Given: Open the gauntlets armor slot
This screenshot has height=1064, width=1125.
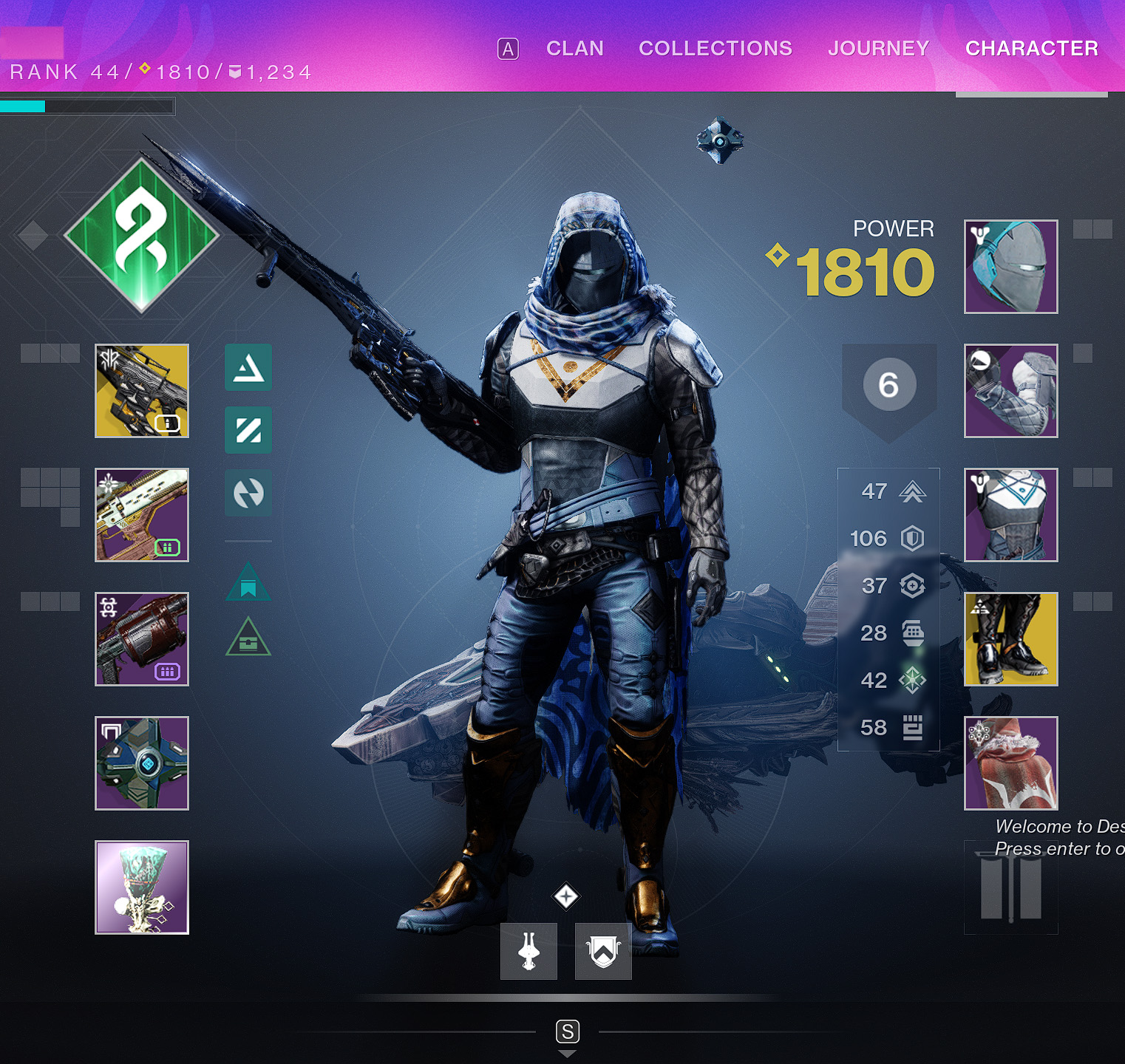Looking at the screenshot, I should 1010,390.
